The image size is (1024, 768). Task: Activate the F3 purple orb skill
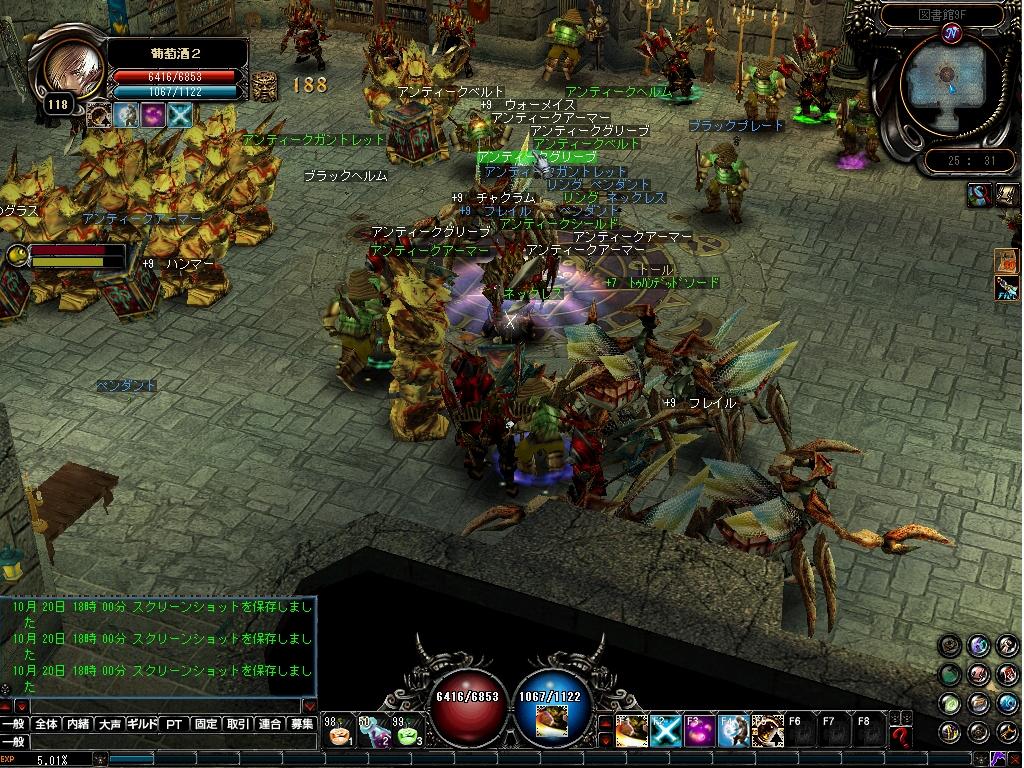click(x=699, y=731)
